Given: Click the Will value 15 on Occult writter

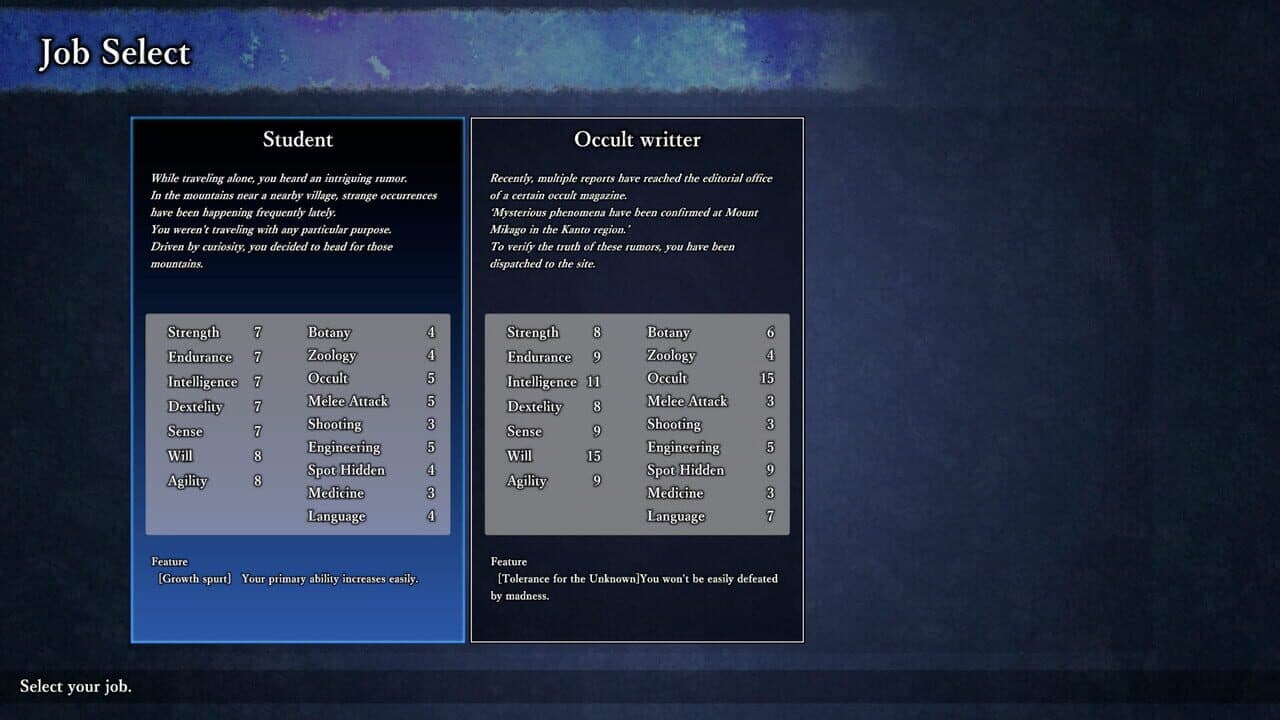Looking at the screenshot, I should point(594,455).
